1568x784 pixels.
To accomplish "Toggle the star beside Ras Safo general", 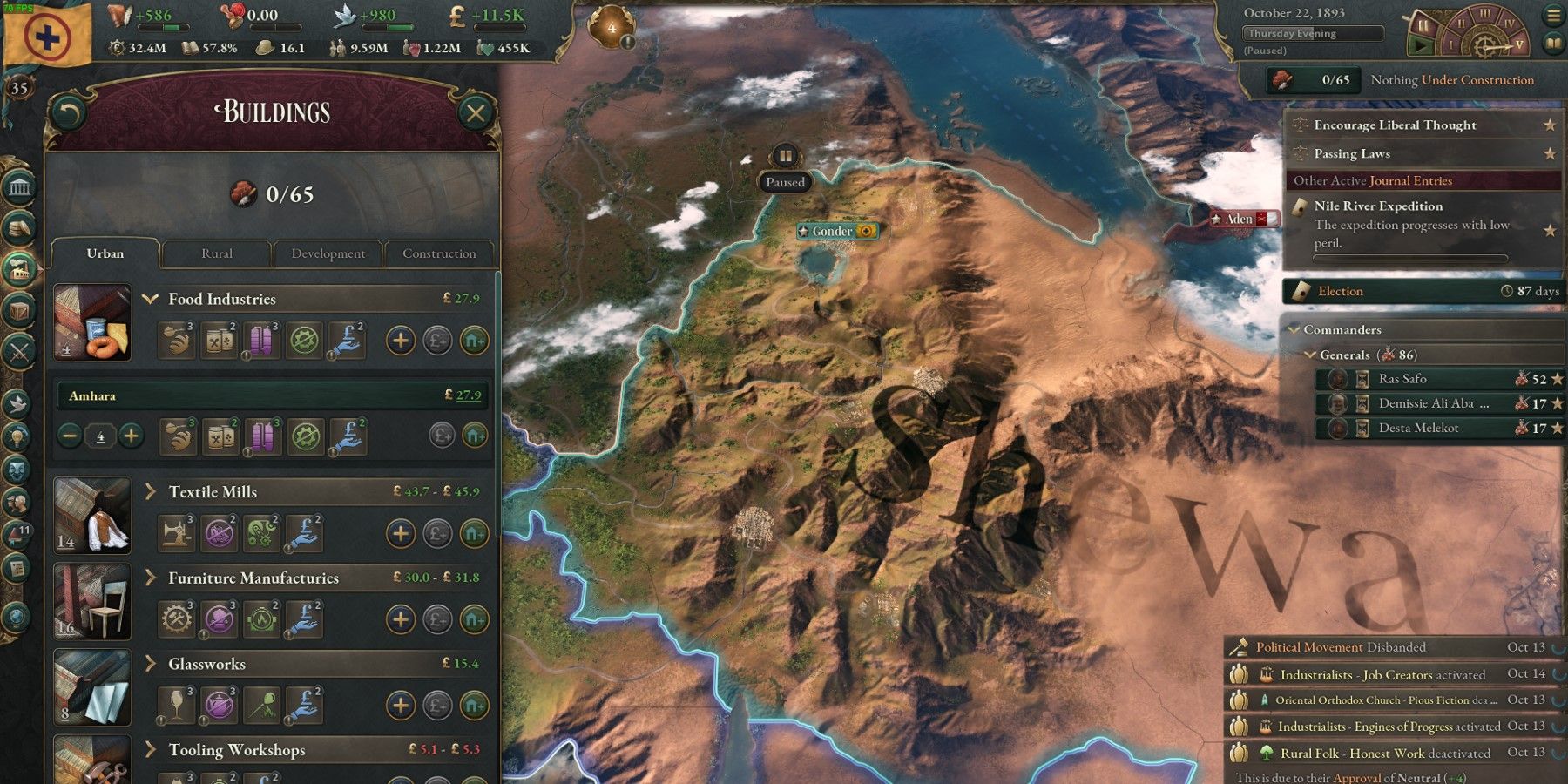I will click(x=1556, y=379).
